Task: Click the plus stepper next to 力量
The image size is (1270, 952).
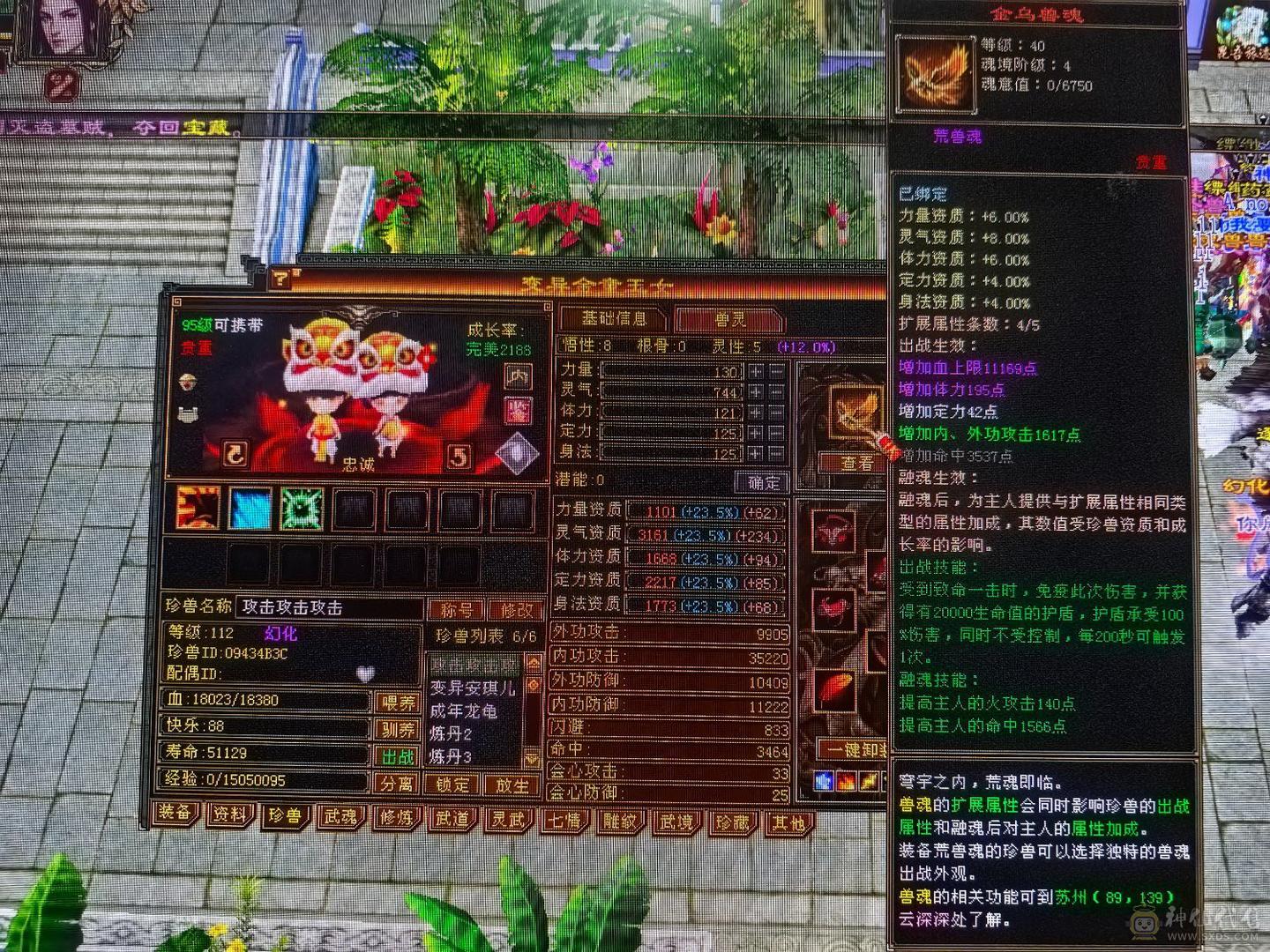Action: tap(757, 370)
